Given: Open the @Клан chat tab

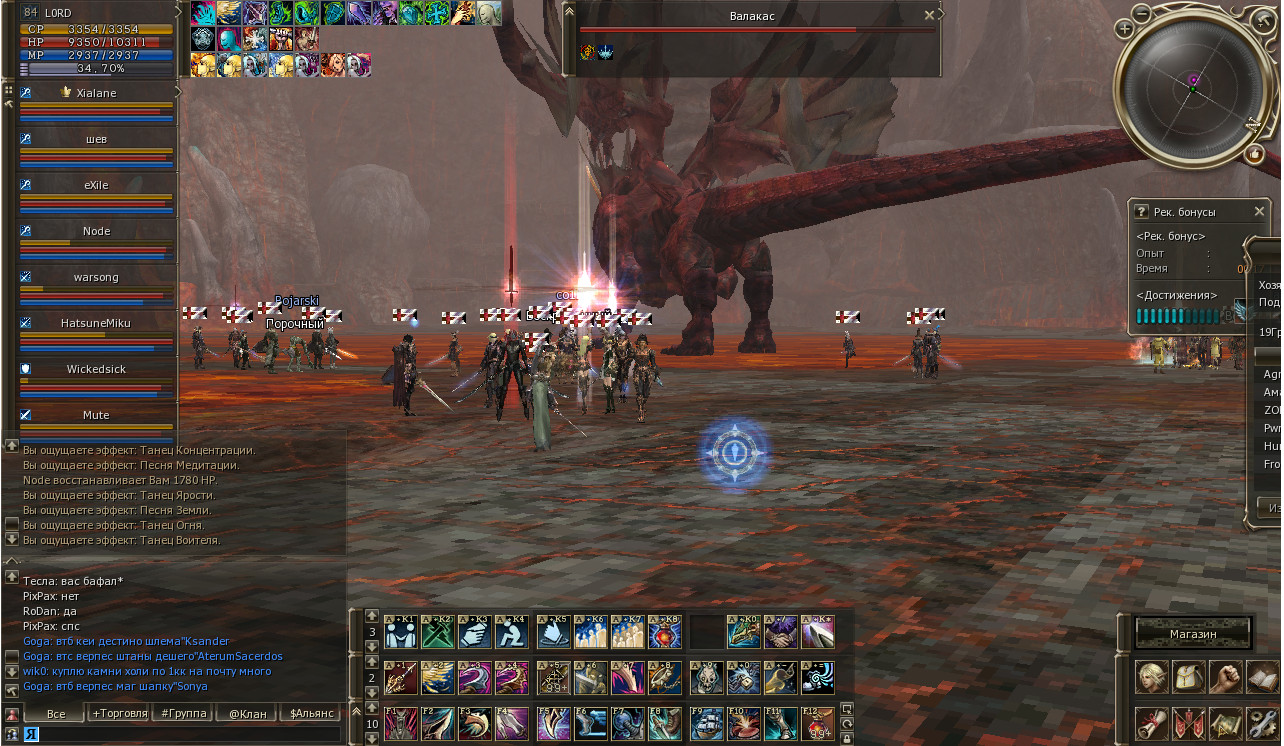Looking at the screenshot, I should (x=247, y=713).
